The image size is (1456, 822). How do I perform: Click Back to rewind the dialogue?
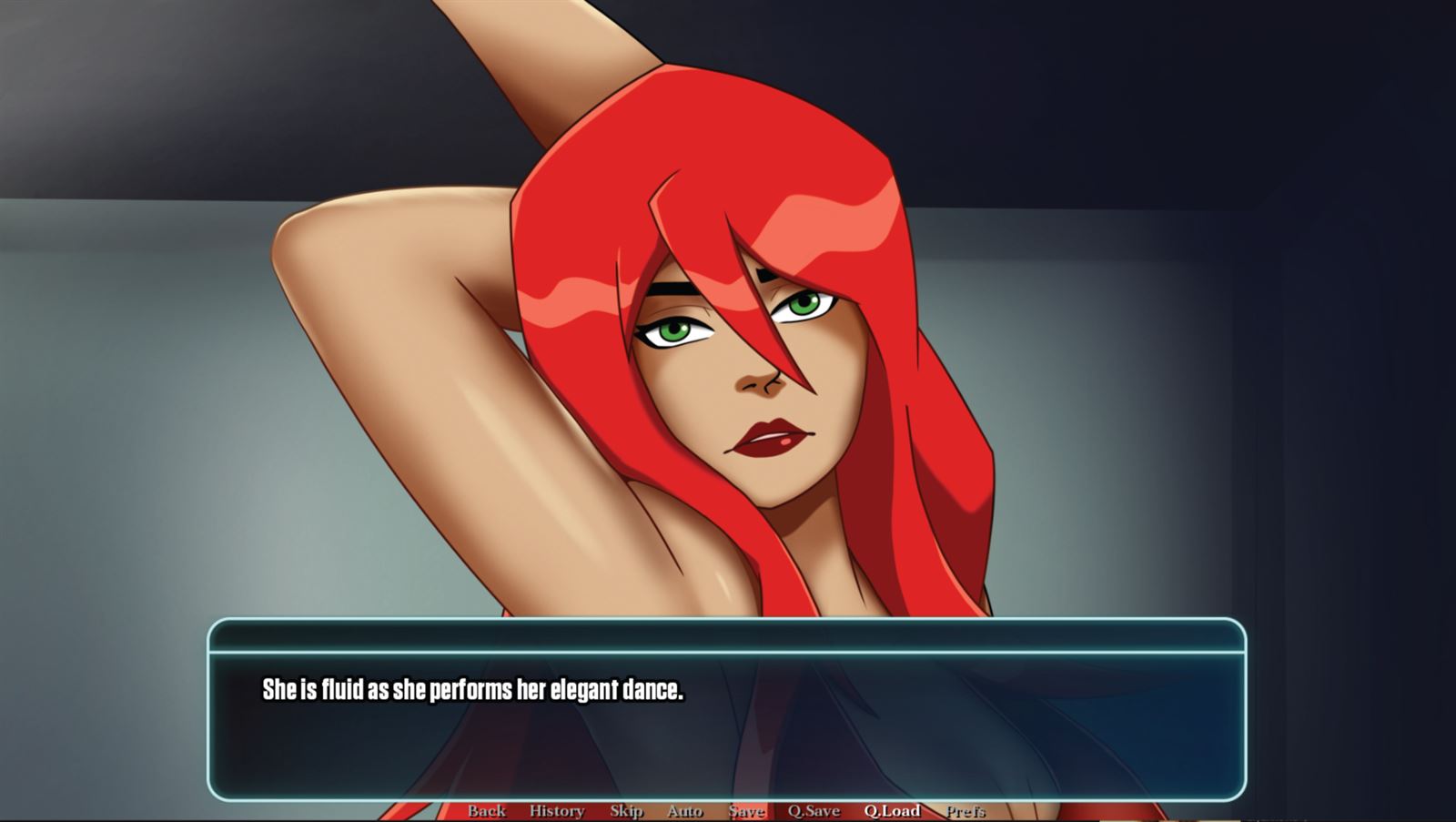(x=488, y=810)
